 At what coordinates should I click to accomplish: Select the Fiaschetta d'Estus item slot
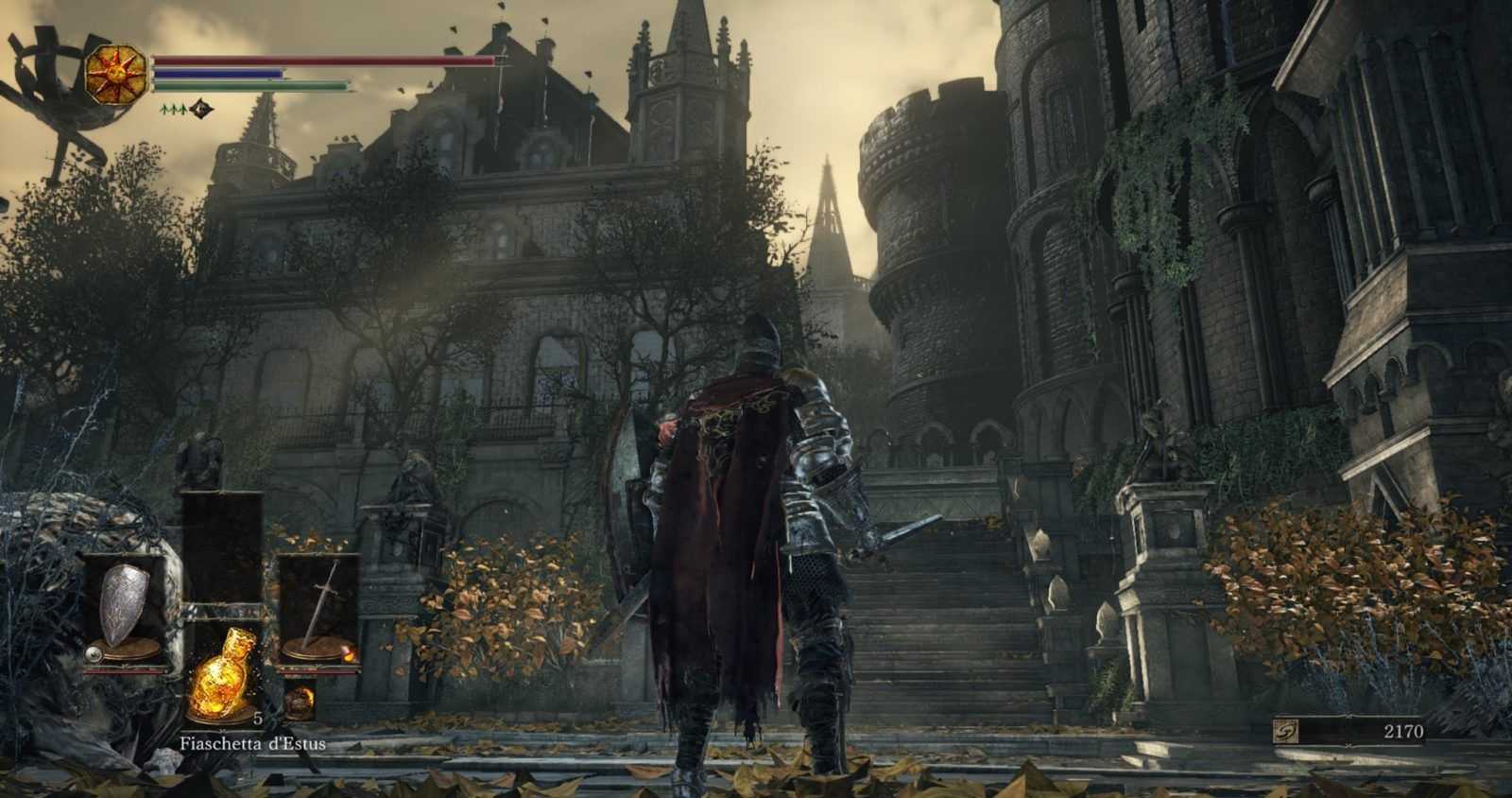tap(222, 685)
